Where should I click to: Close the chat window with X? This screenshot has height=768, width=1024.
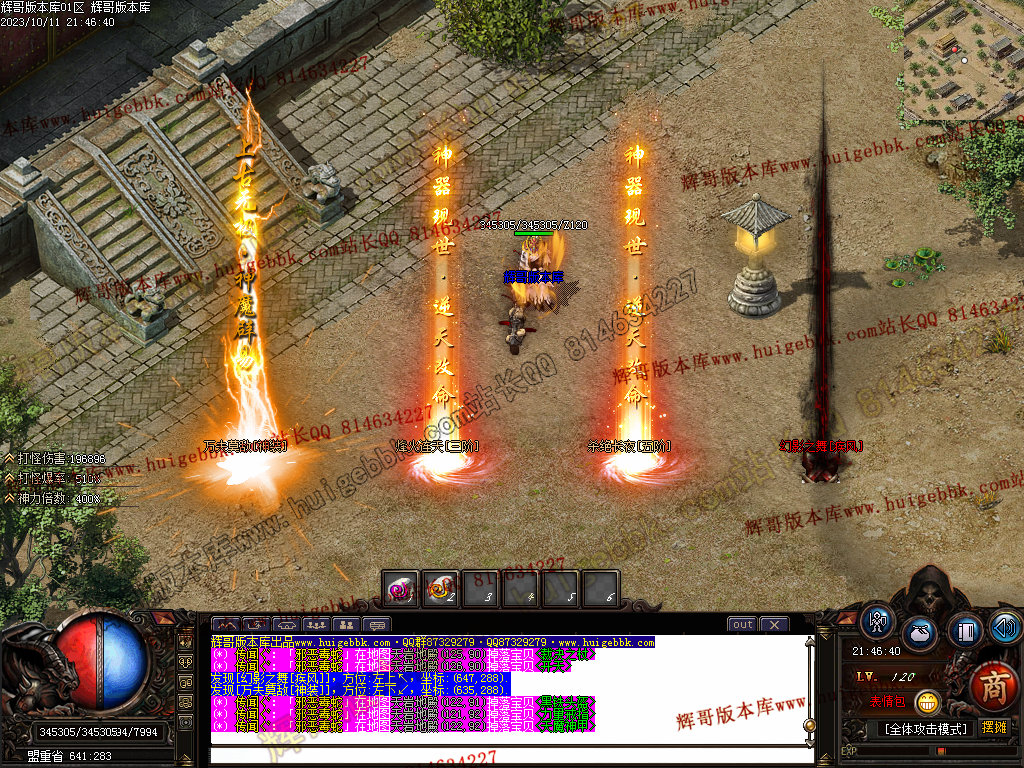(x=774, y=625)
